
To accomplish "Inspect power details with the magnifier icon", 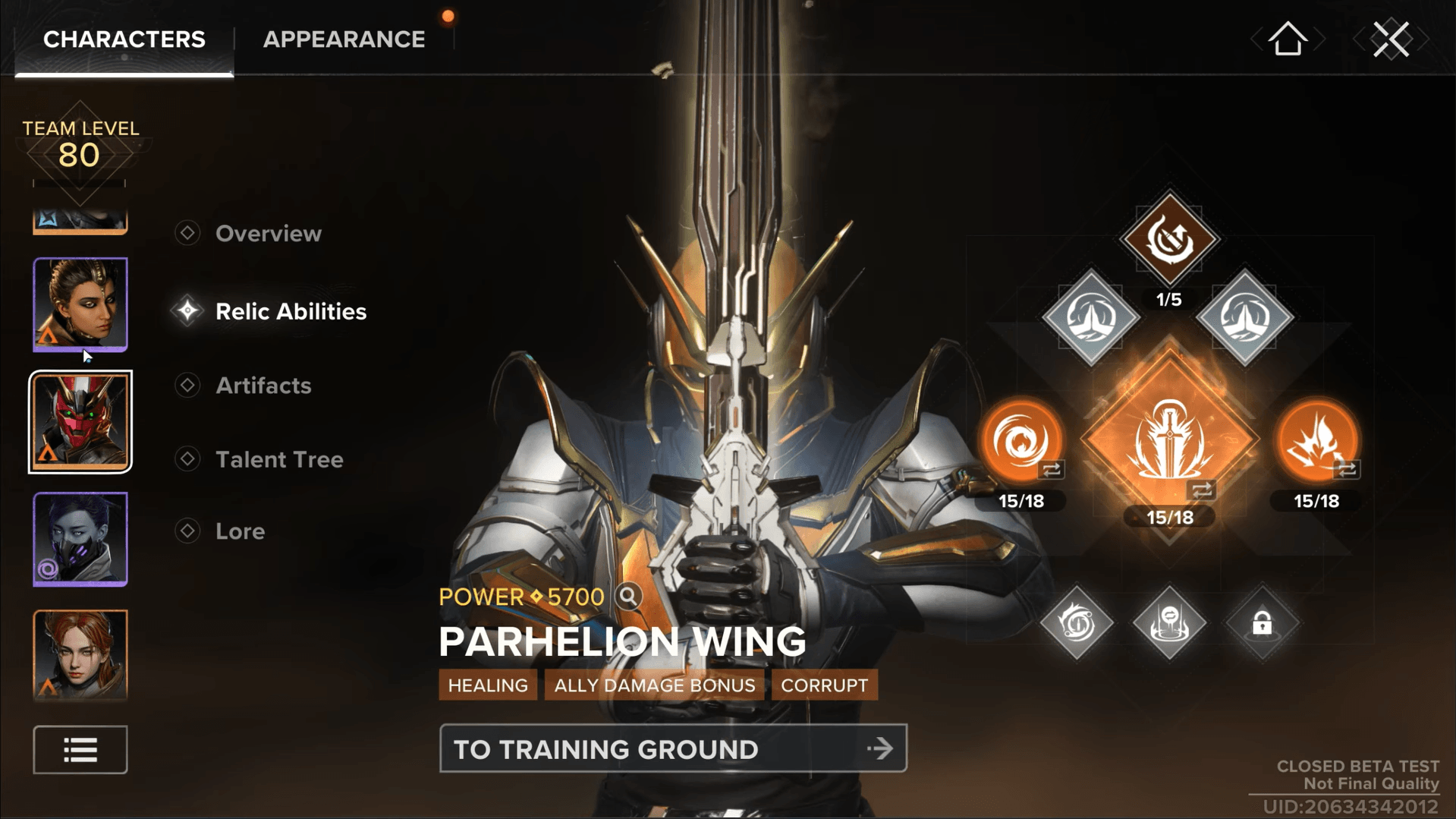I will click(x=628, y=597).
